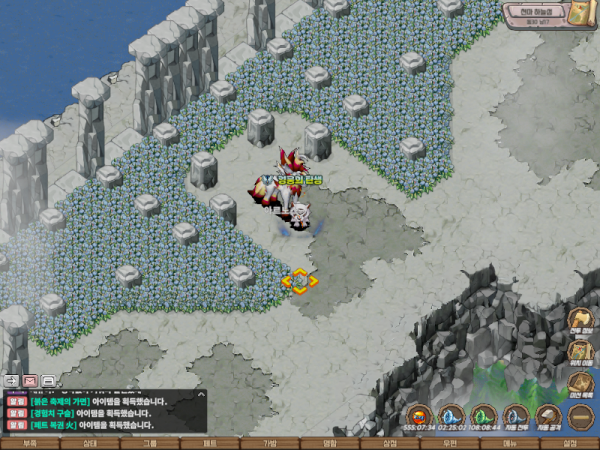Open the 가방 (bag) menu
The height and width of the screenshot is (450, 600).
coord(270,442)
